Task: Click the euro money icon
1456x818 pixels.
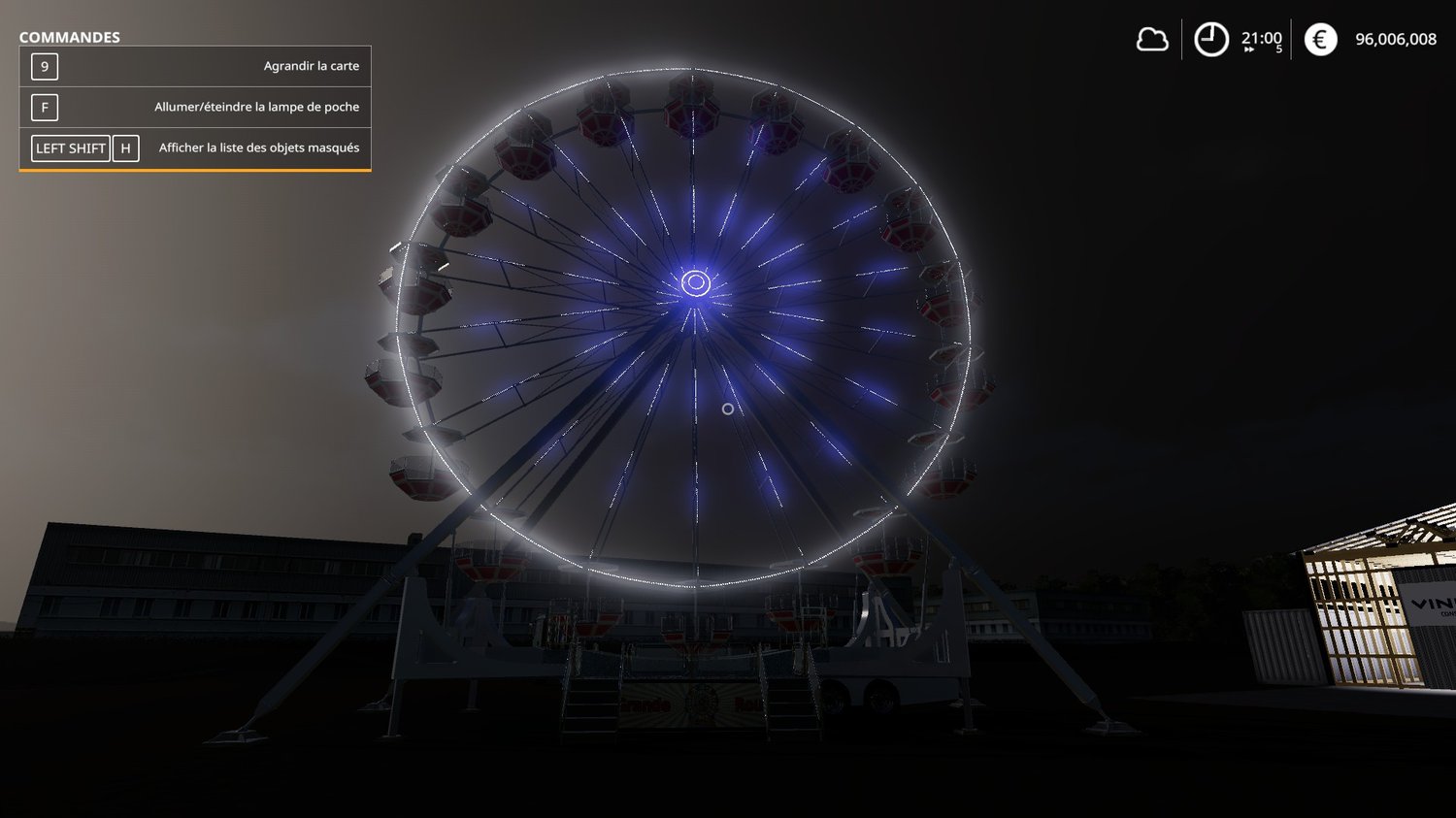Action: pos(1320,40)
